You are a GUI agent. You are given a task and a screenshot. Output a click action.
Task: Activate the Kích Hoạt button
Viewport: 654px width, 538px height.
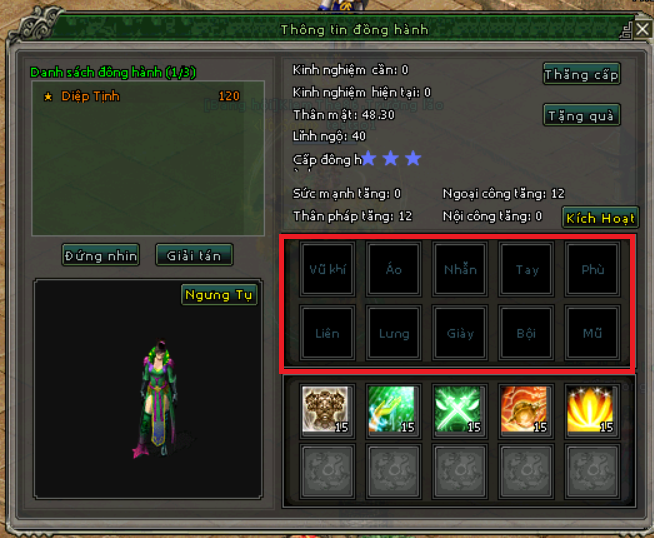[600, 217]
